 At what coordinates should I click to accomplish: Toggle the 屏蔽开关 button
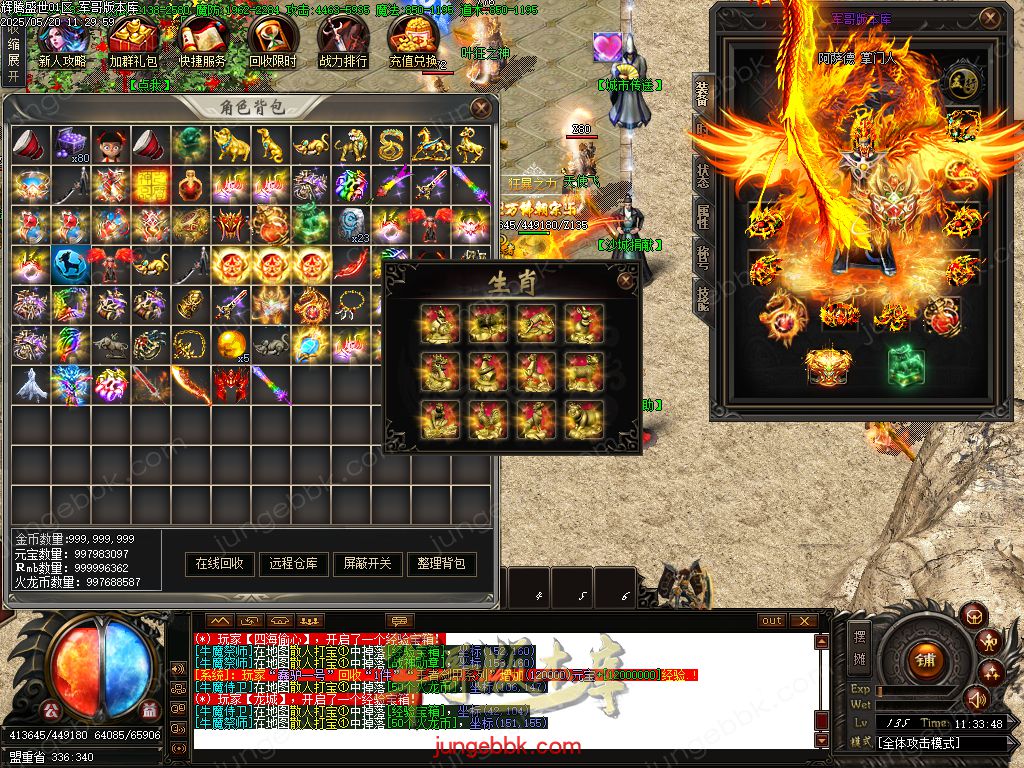click(x=368, y=564)
